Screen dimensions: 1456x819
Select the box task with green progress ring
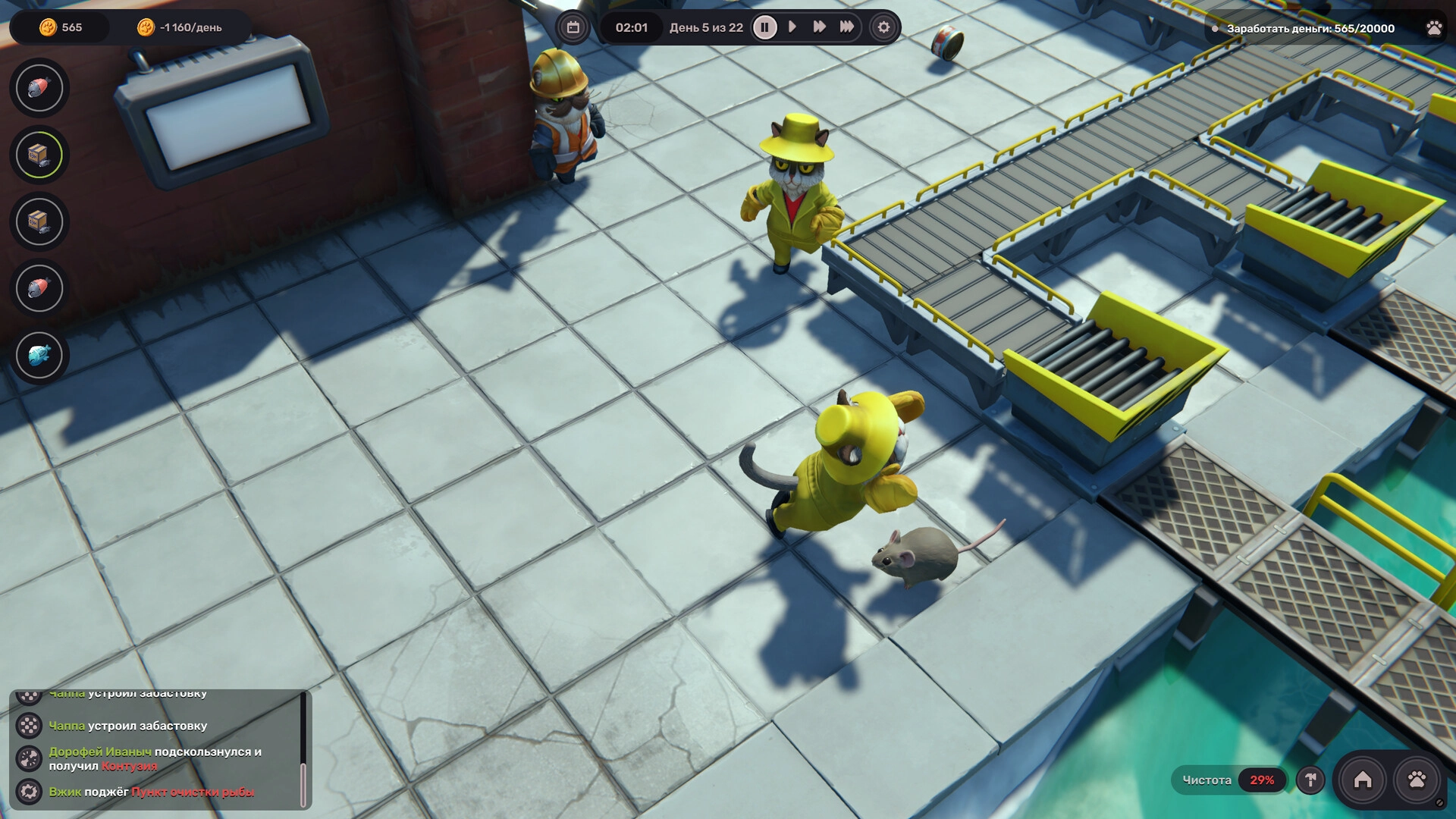39,155
